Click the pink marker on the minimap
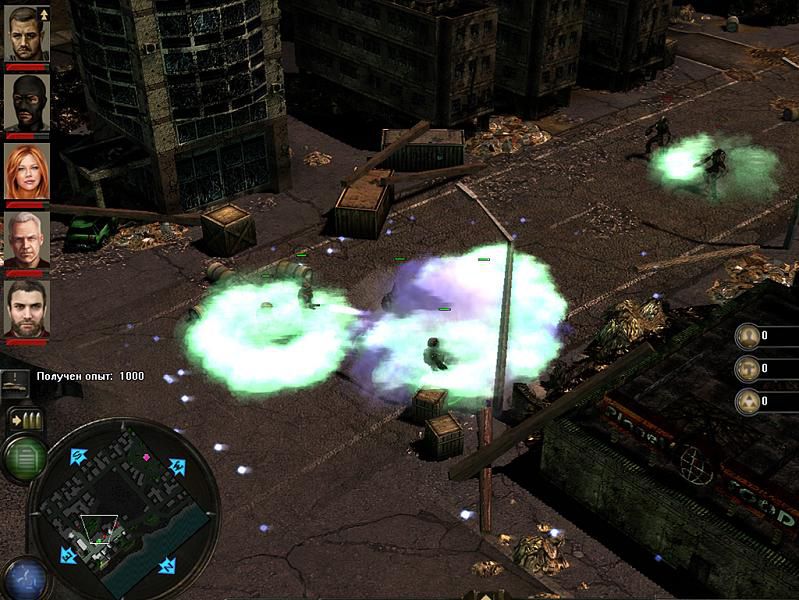 point(147,458)
